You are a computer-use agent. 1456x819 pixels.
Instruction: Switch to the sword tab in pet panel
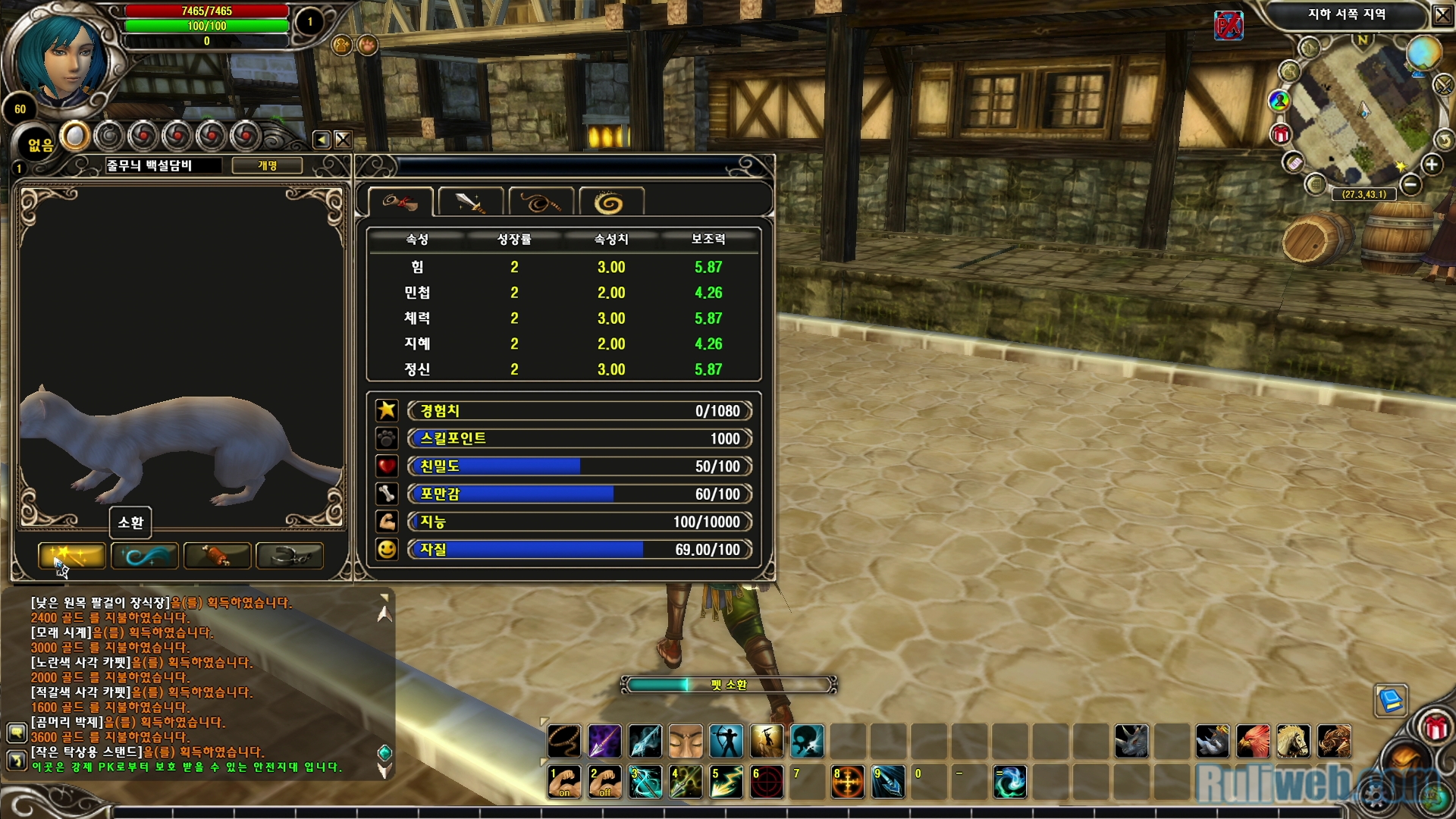(x=470, y=202)
